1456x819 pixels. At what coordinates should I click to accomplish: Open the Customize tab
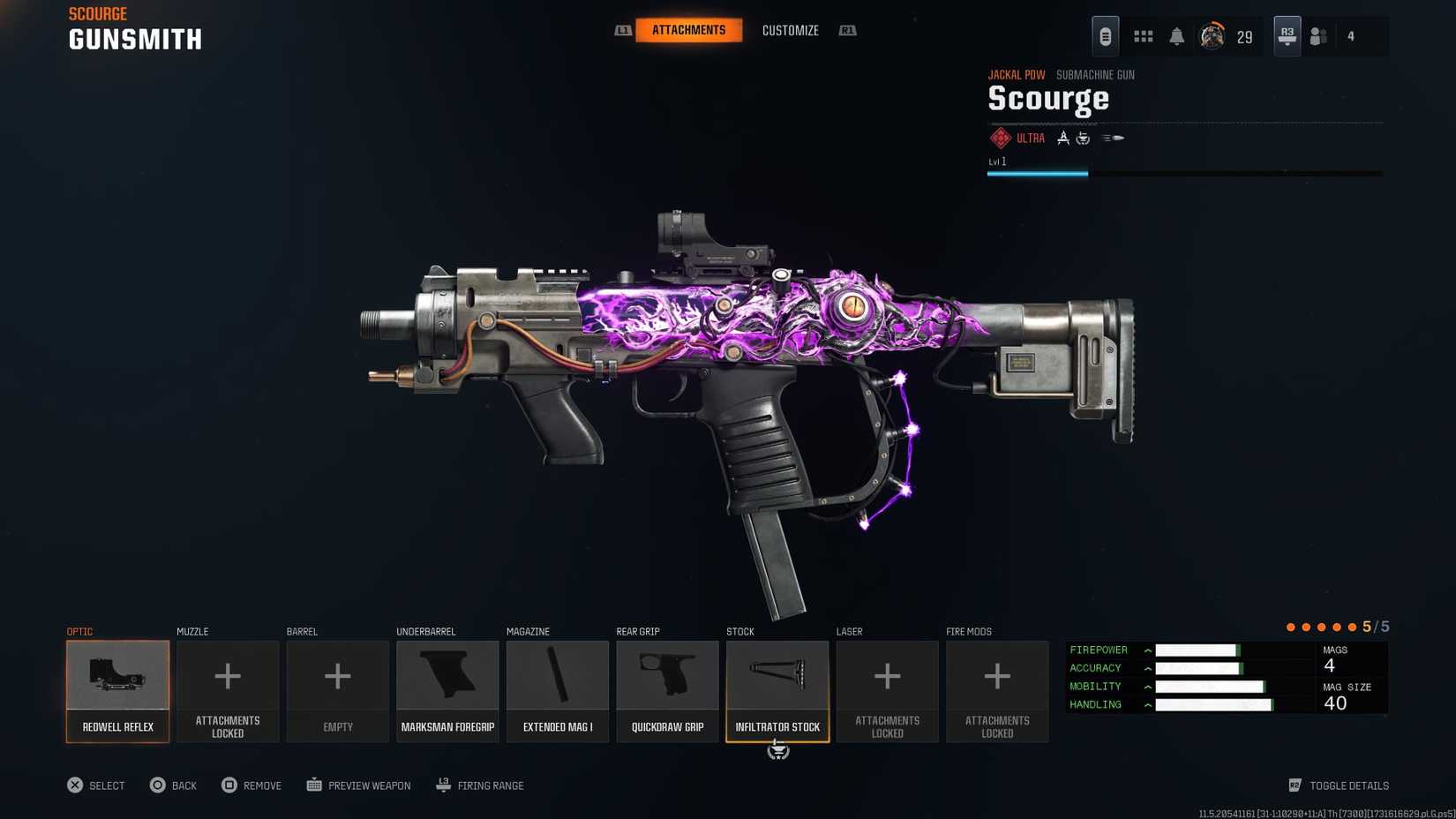[x=790, y=30]
